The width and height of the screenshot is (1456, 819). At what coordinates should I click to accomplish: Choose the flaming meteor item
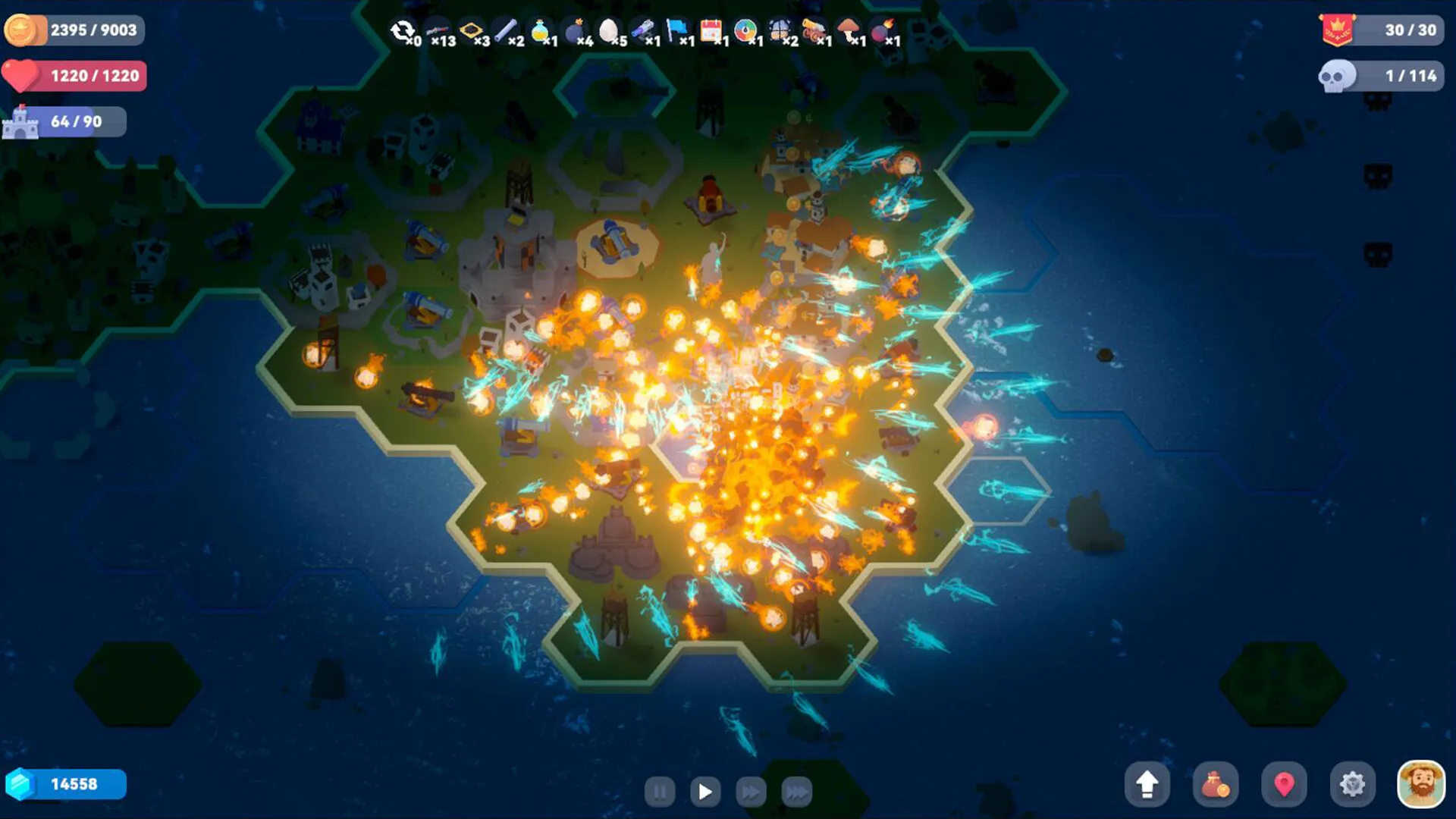click(x=882, y=31)
